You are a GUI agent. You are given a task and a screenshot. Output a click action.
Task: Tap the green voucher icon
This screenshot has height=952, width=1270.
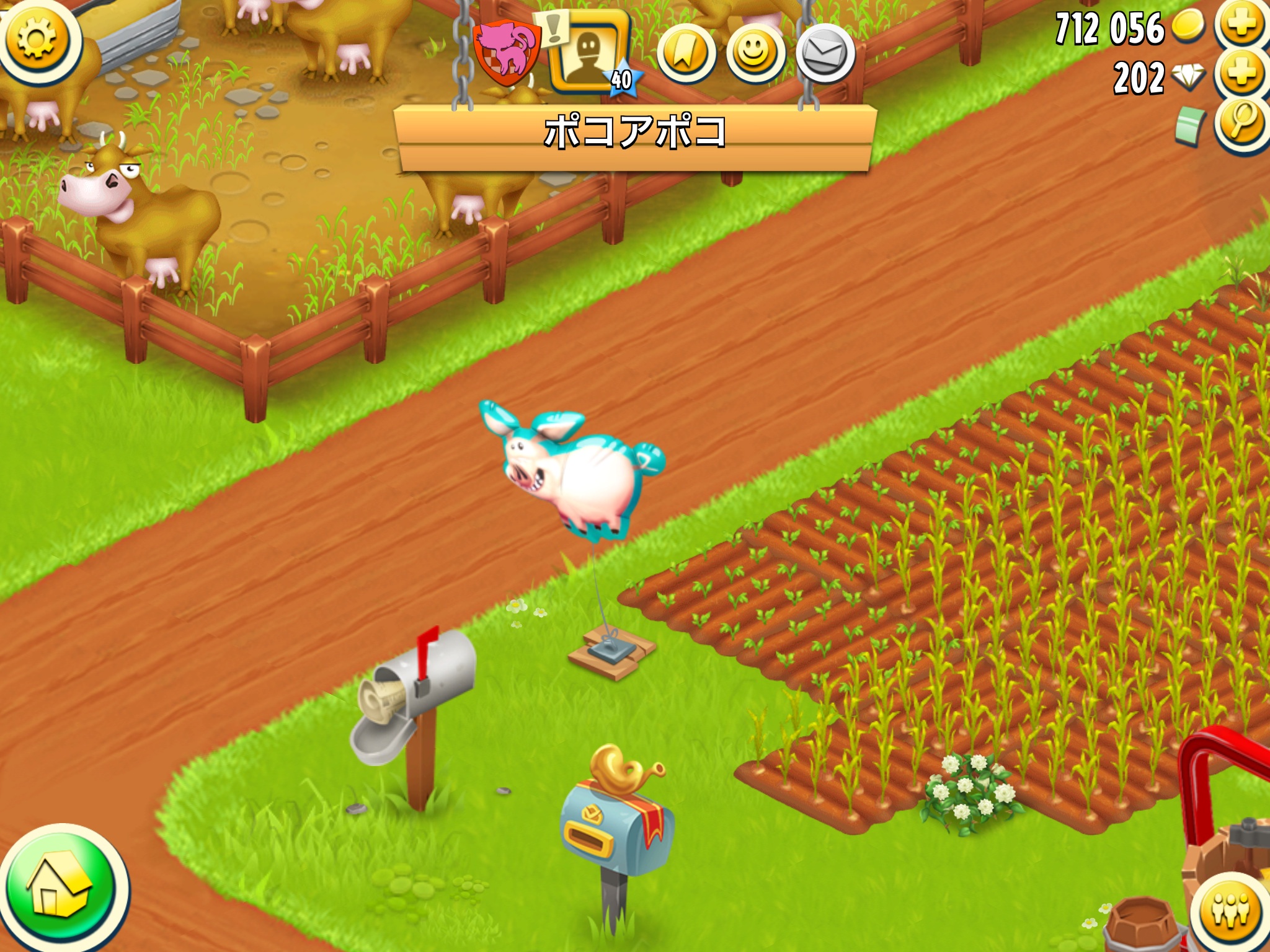point(1191,127)
